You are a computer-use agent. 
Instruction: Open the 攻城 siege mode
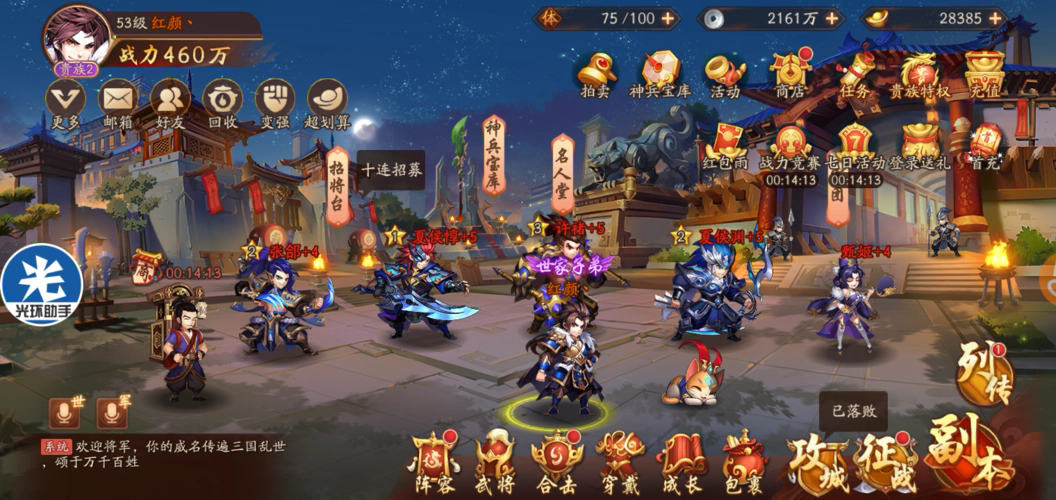[818, 460]
